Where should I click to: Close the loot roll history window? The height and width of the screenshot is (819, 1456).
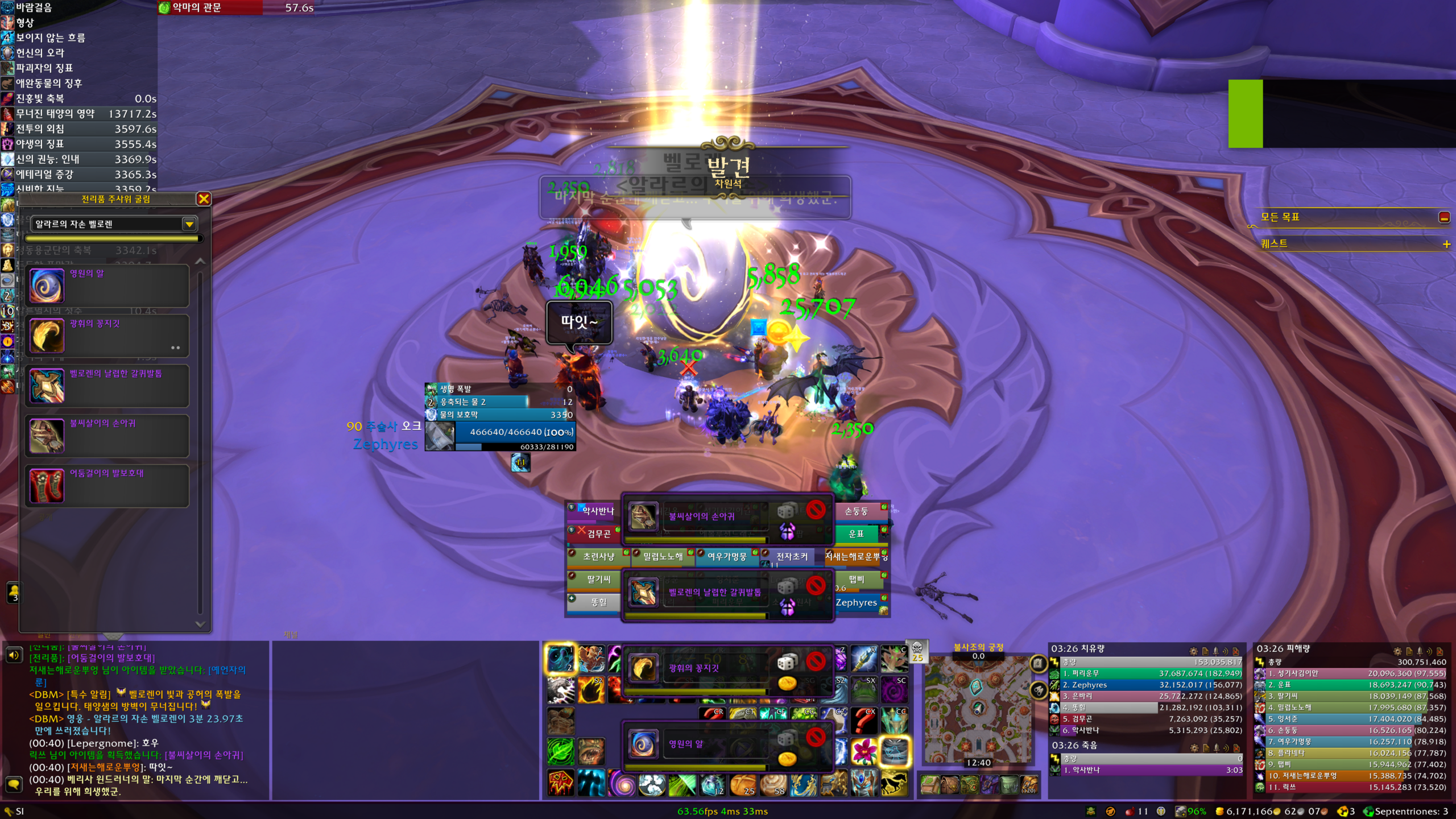point(204,198)
